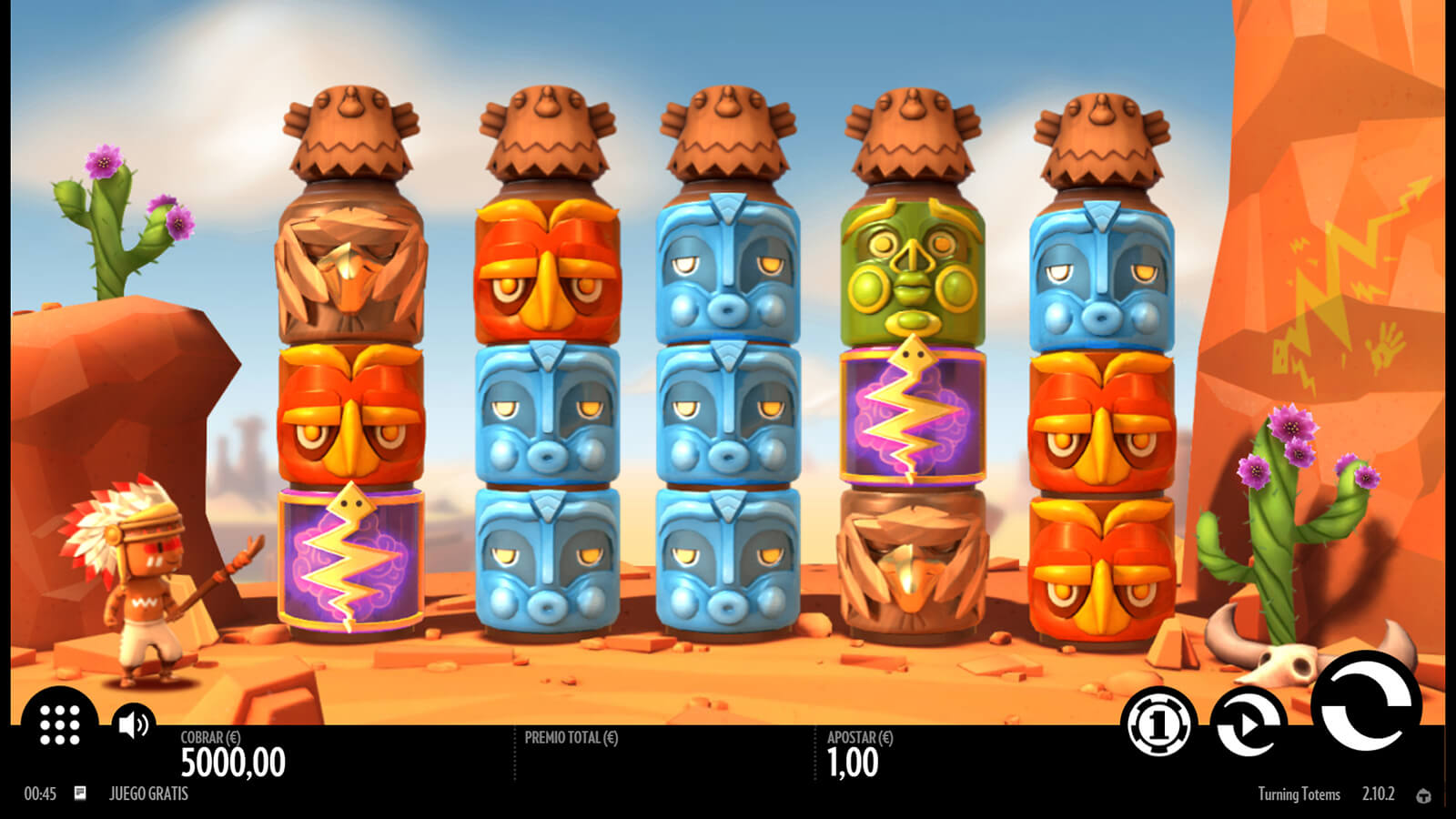Click the Thunderkick logo icon

click(x=1423, y=795)
